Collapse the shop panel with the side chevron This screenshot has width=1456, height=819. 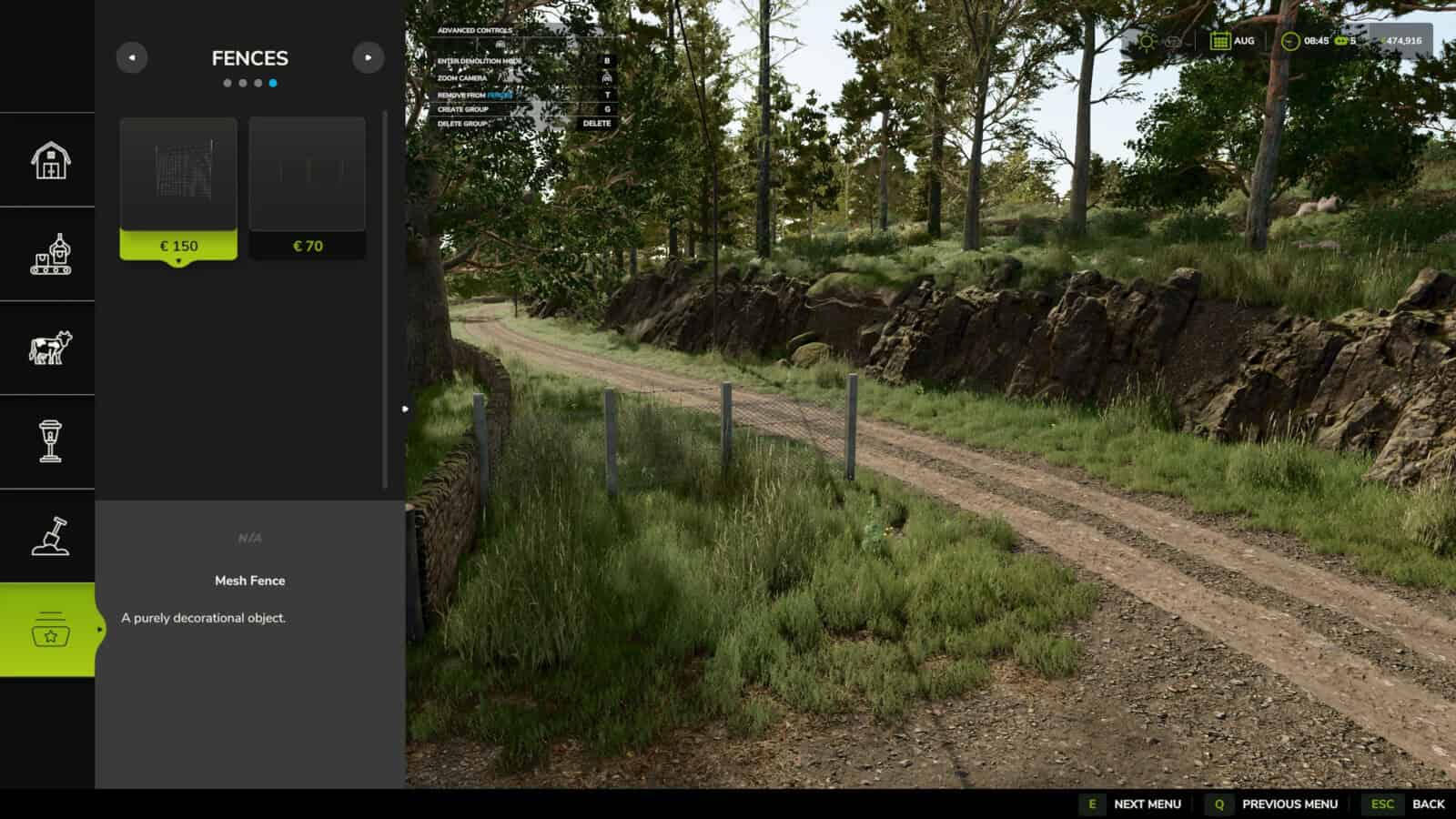[403, 409]
